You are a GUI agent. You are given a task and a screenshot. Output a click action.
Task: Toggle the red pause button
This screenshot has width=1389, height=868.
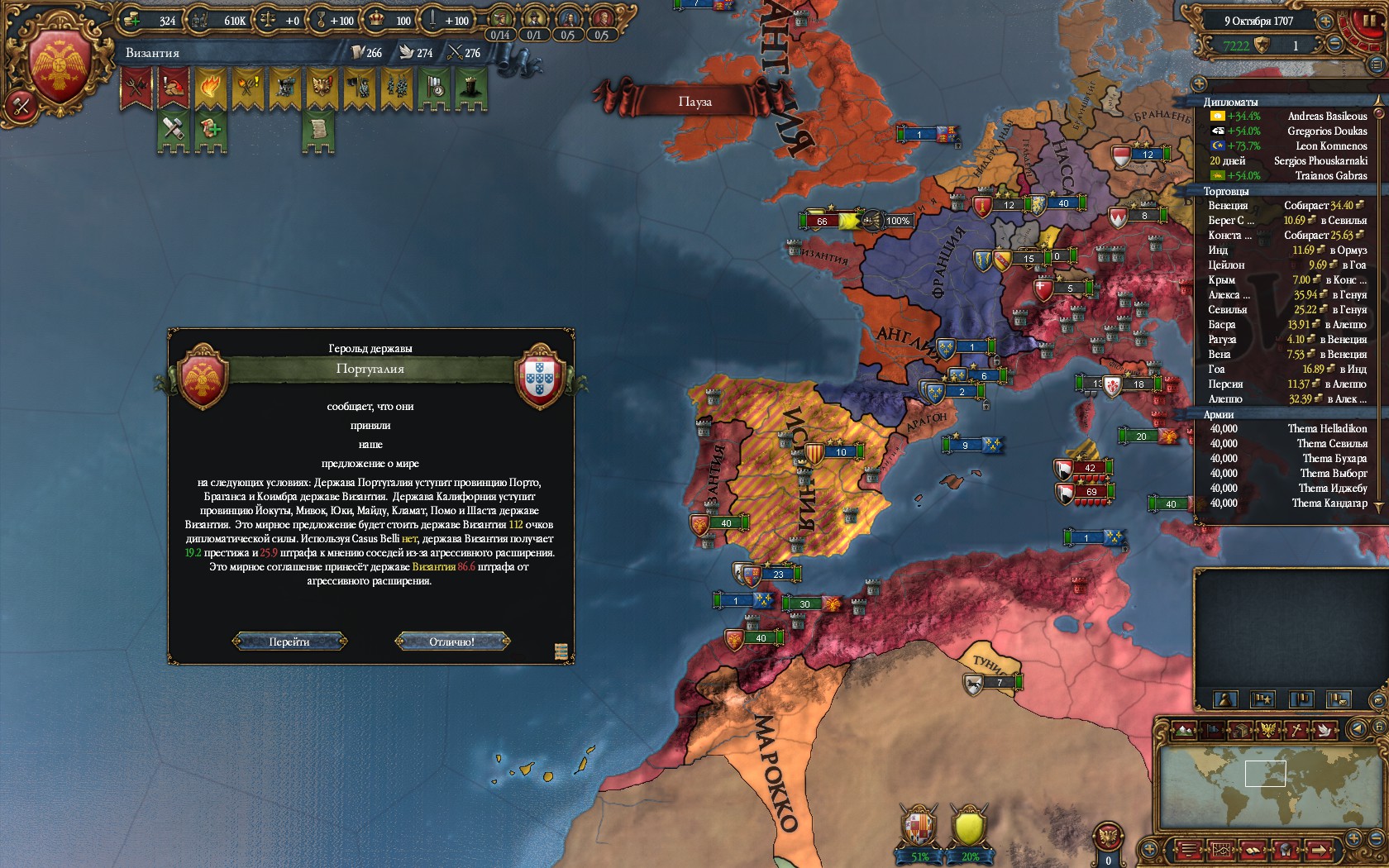point(1369,21)
